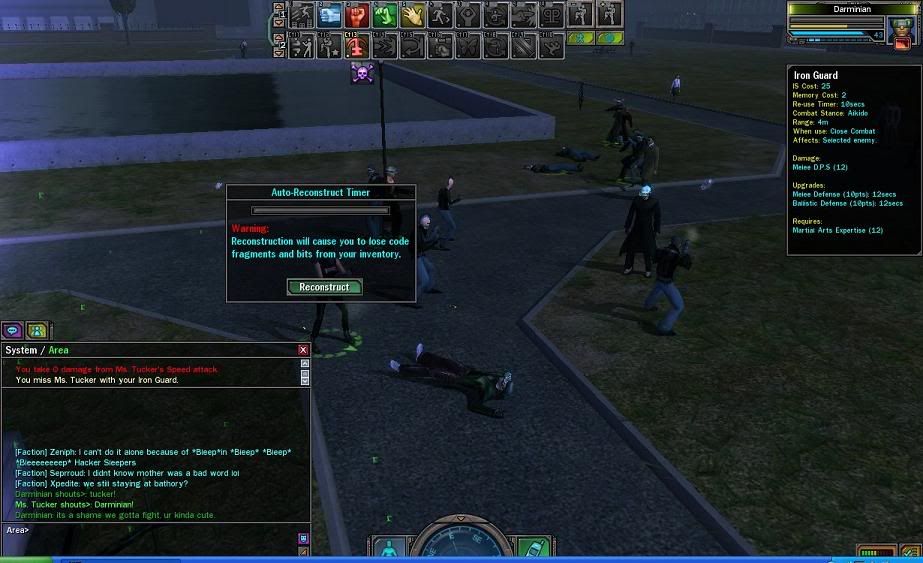This screenshot has height=563, width=923.
Task: Open the yellow team members icon
Action: (x=36, y=330)
